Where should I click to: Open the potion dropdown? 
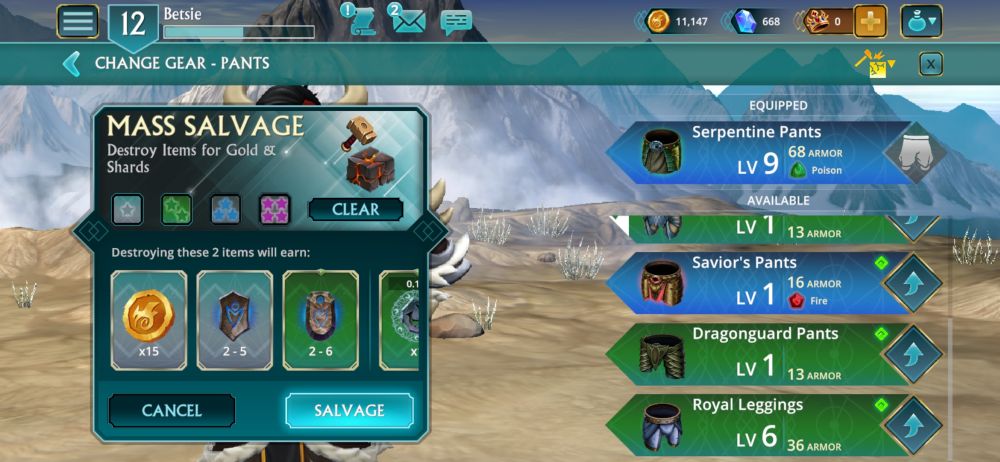click(920, 21)
